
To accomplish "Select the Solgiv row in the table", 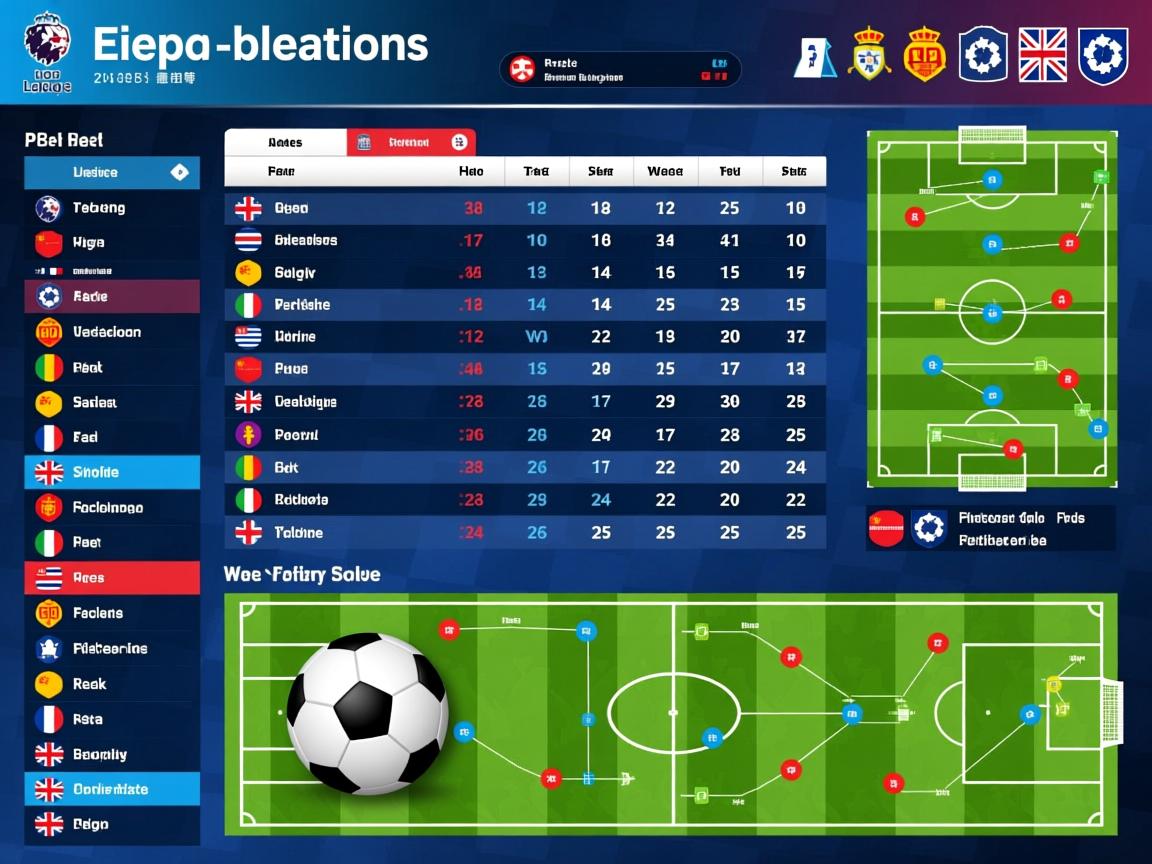I will (525, 272).
